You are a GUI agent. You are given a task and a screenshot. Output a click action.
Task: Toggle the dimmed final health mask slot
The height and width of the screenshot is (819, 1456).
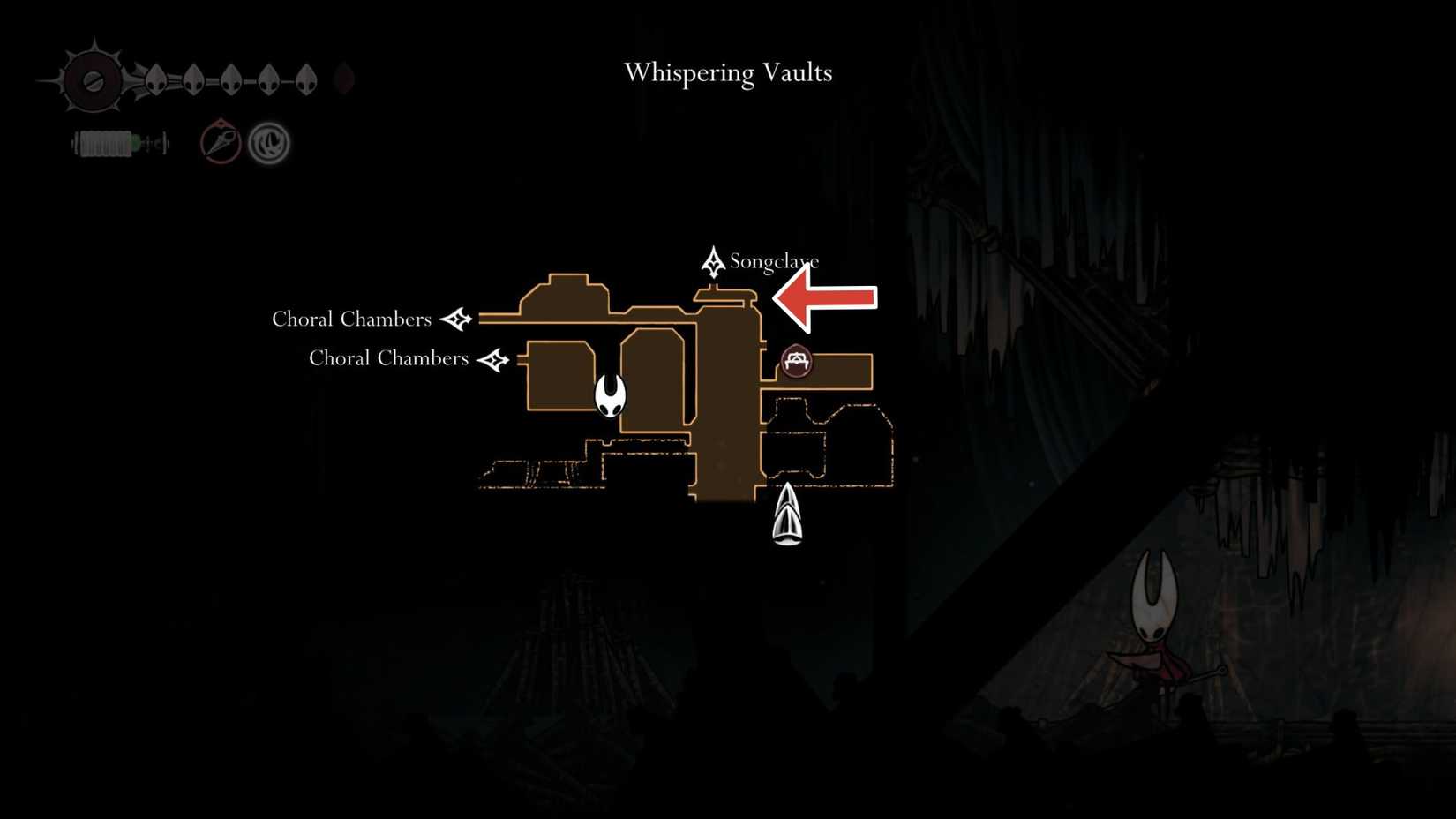(344, 79)
